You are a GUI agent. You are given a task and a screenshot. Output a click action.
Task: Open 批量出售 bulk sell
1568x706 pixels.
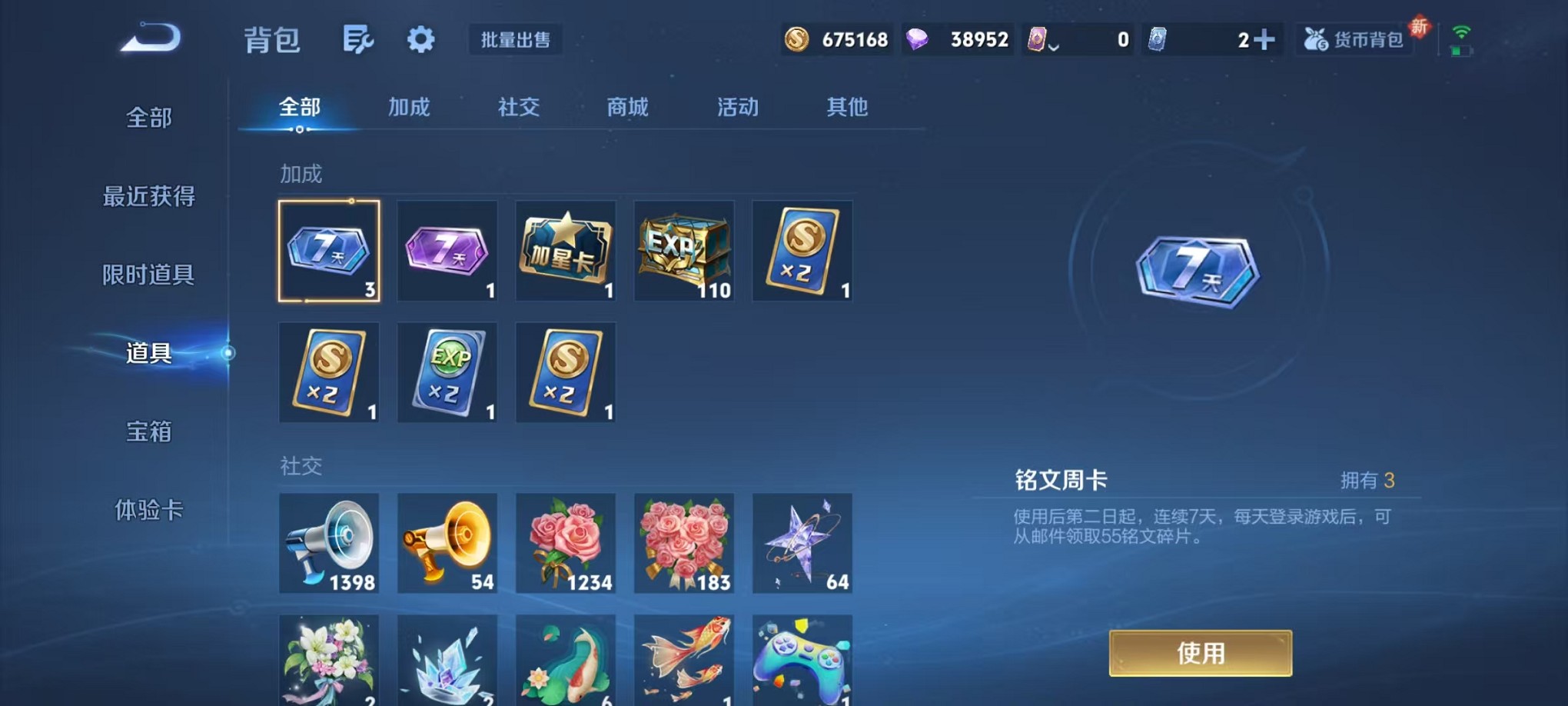click(x=516, y=40)
